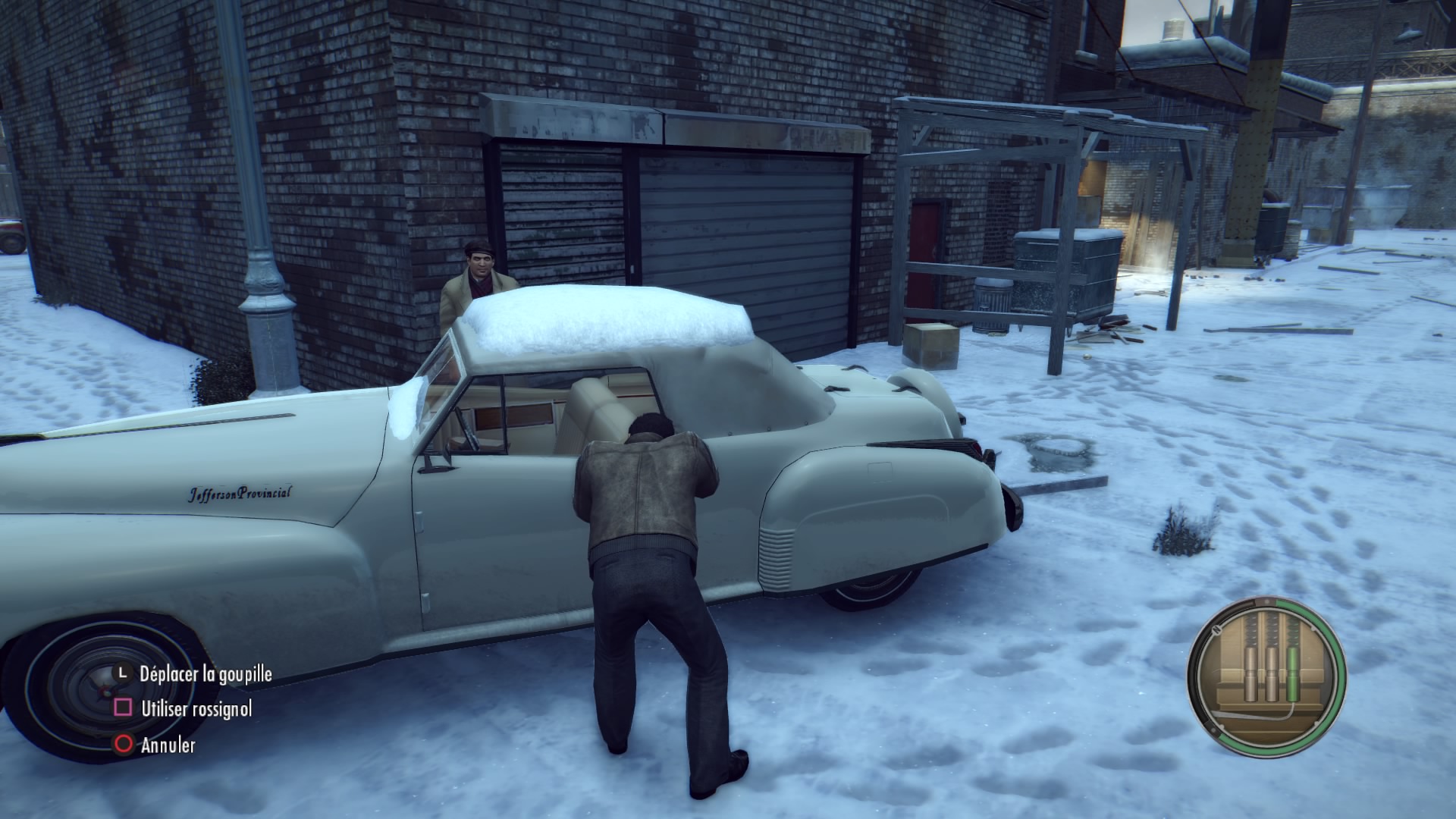The height and width of the screenshot is (819, 1456).
Task: Select the leftmost brass pin in the lock
Action: click(x=1250, y=673)
